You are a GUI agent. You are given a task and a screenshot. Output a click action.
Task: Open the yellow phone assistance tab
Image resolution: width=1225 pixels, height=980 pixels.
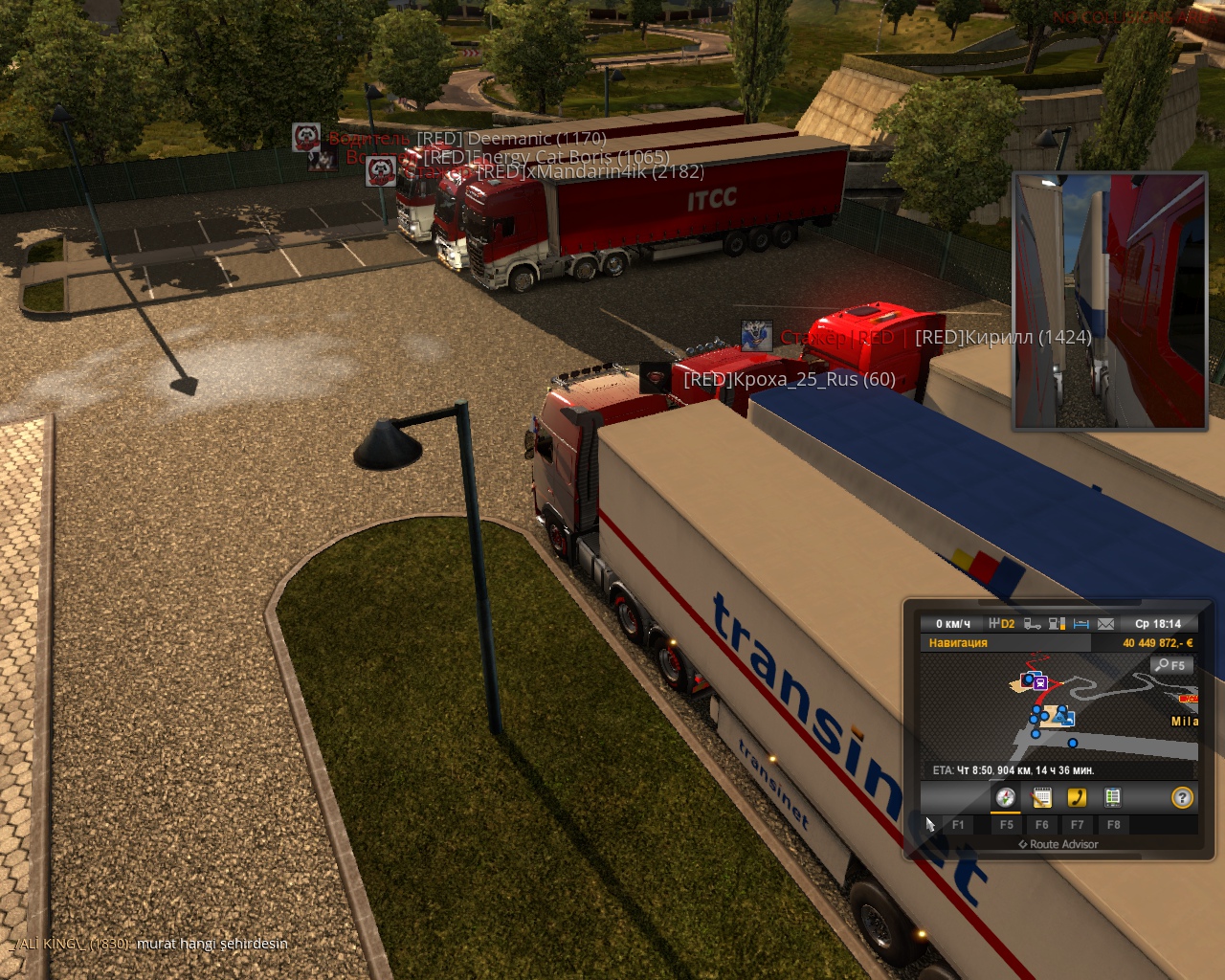tap(1077, 797)
